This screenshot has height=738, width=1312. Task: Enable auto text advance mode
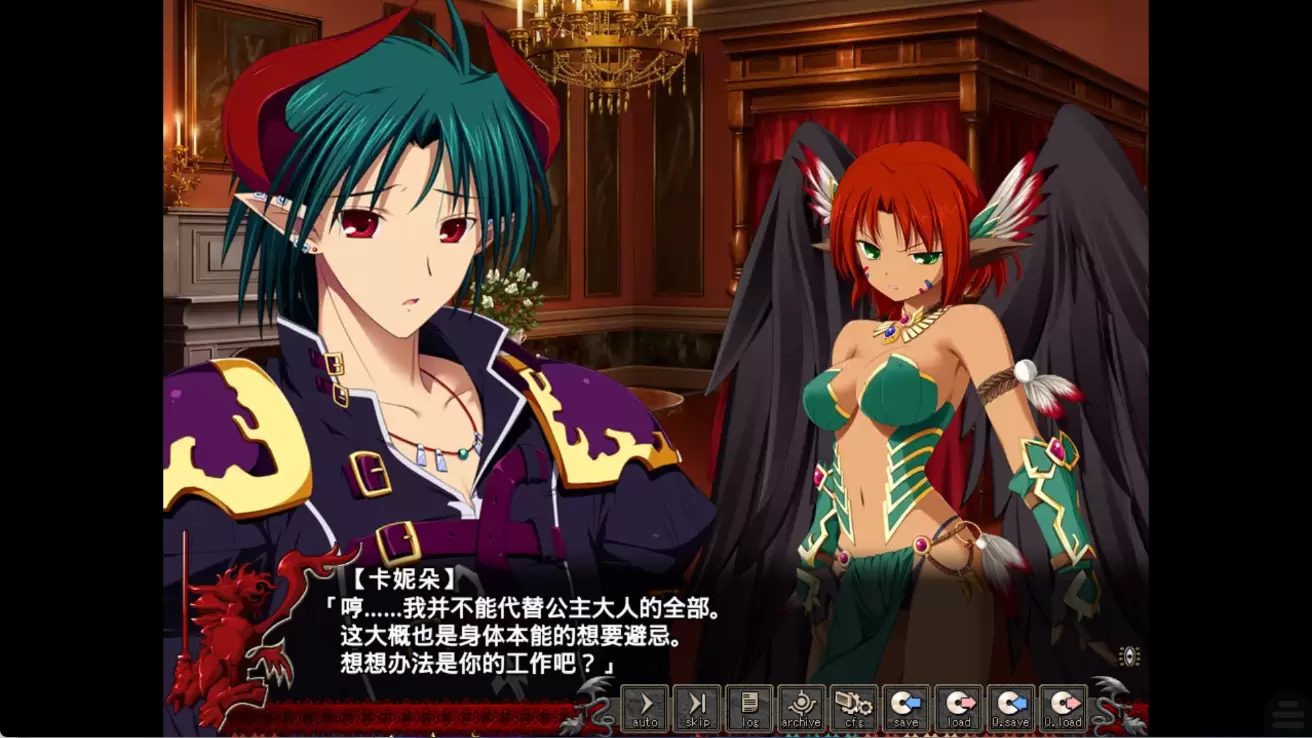point(645,708)
